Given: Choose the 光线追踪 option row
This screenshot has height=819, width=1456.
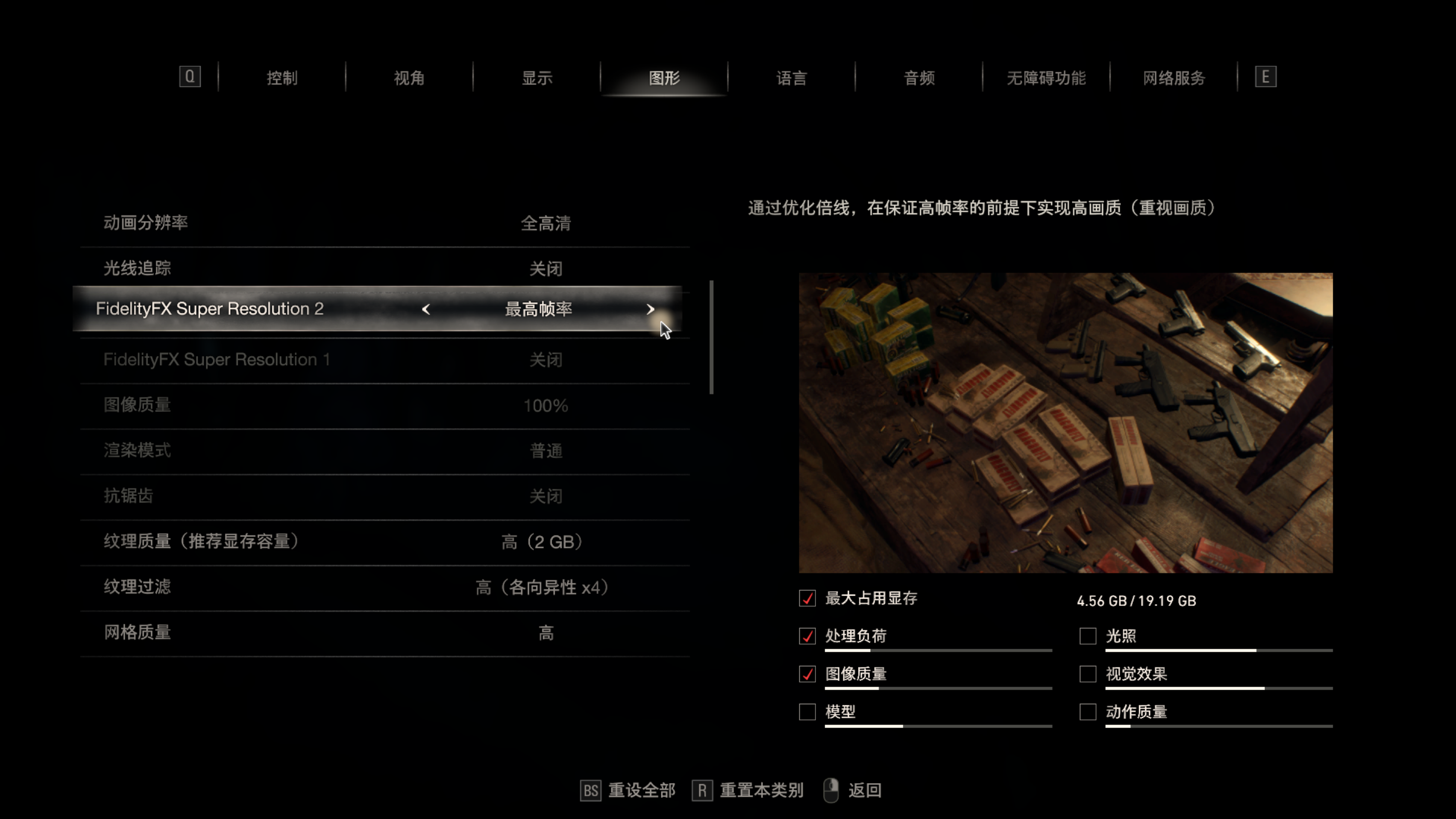Looking at the screenshot, I should tap(384, 268).
